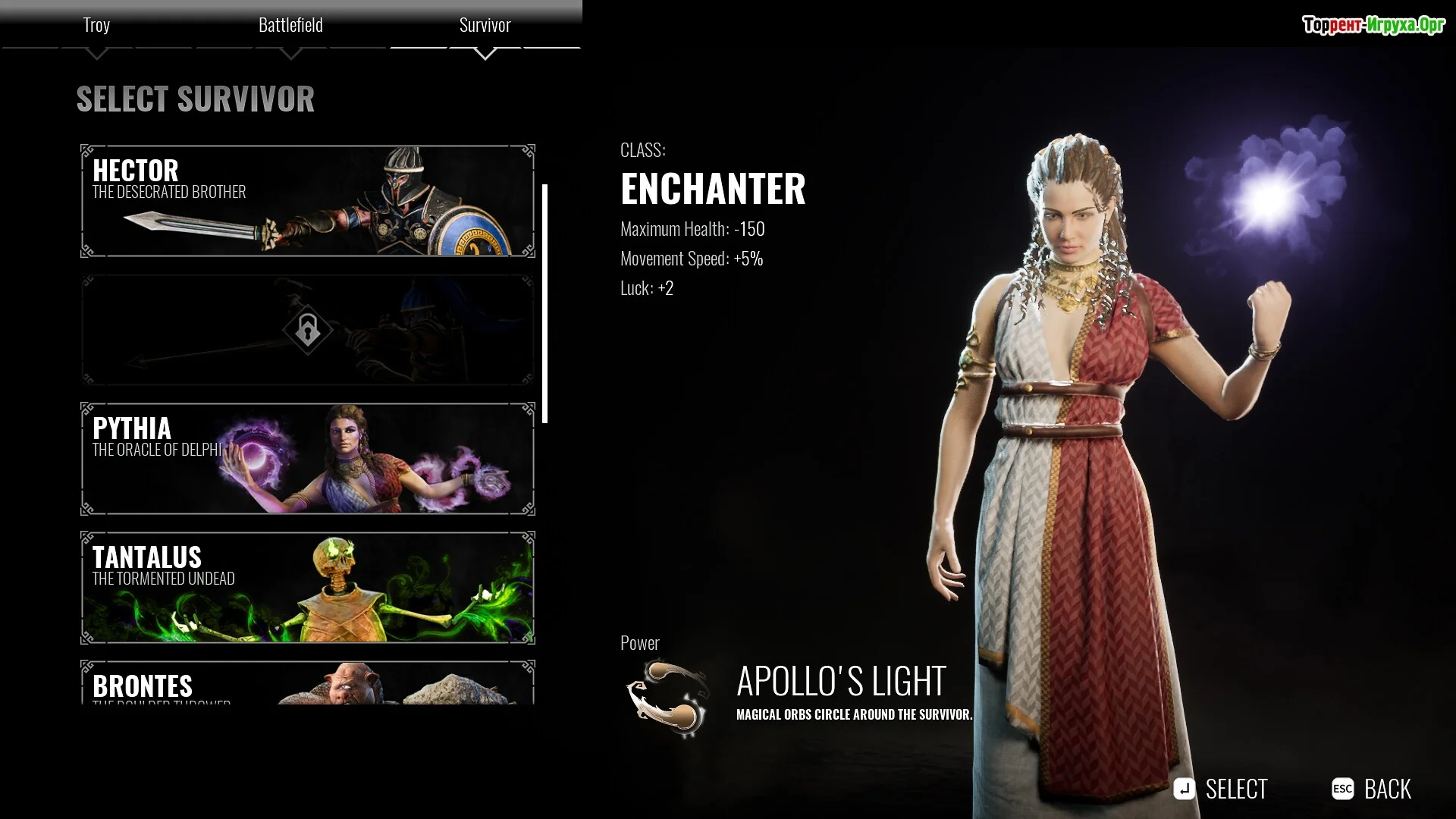This screenshot has width=1456, height=819.
Task: Choose the Brontes survivor card
Action: pos(307,682)
